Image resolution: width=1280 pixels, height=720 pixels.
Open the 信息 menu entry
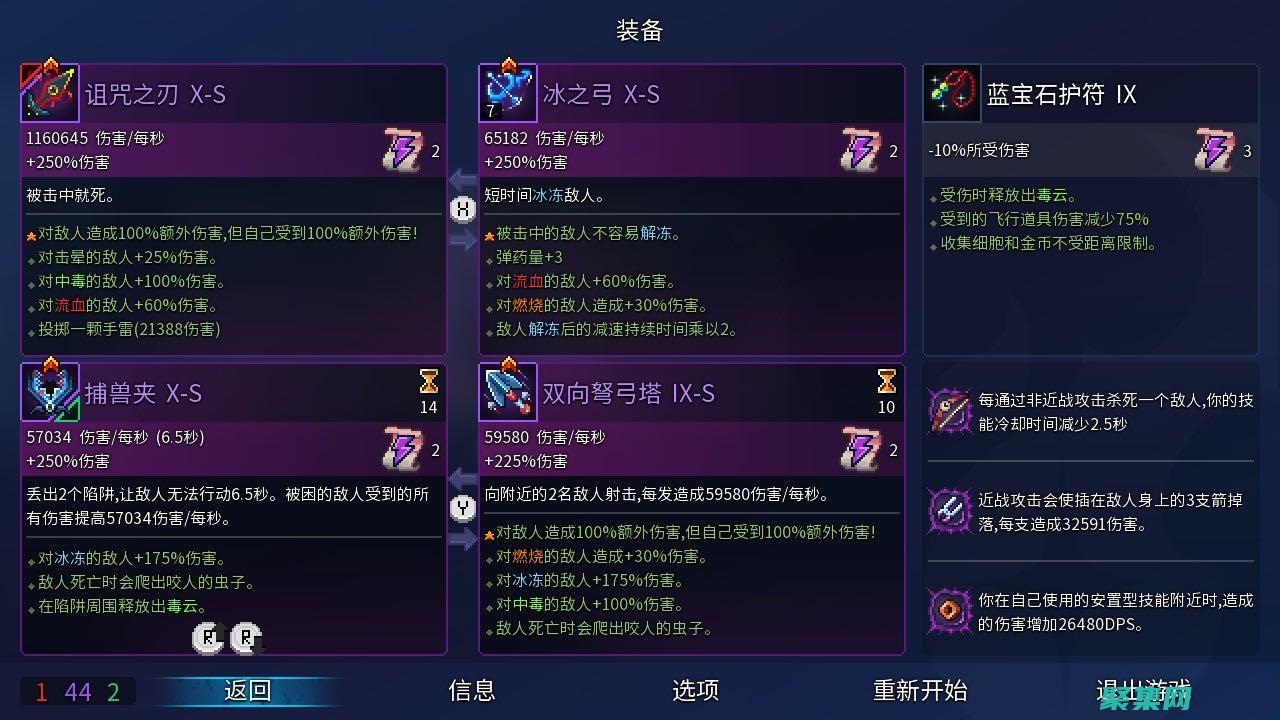pos(471,690)
